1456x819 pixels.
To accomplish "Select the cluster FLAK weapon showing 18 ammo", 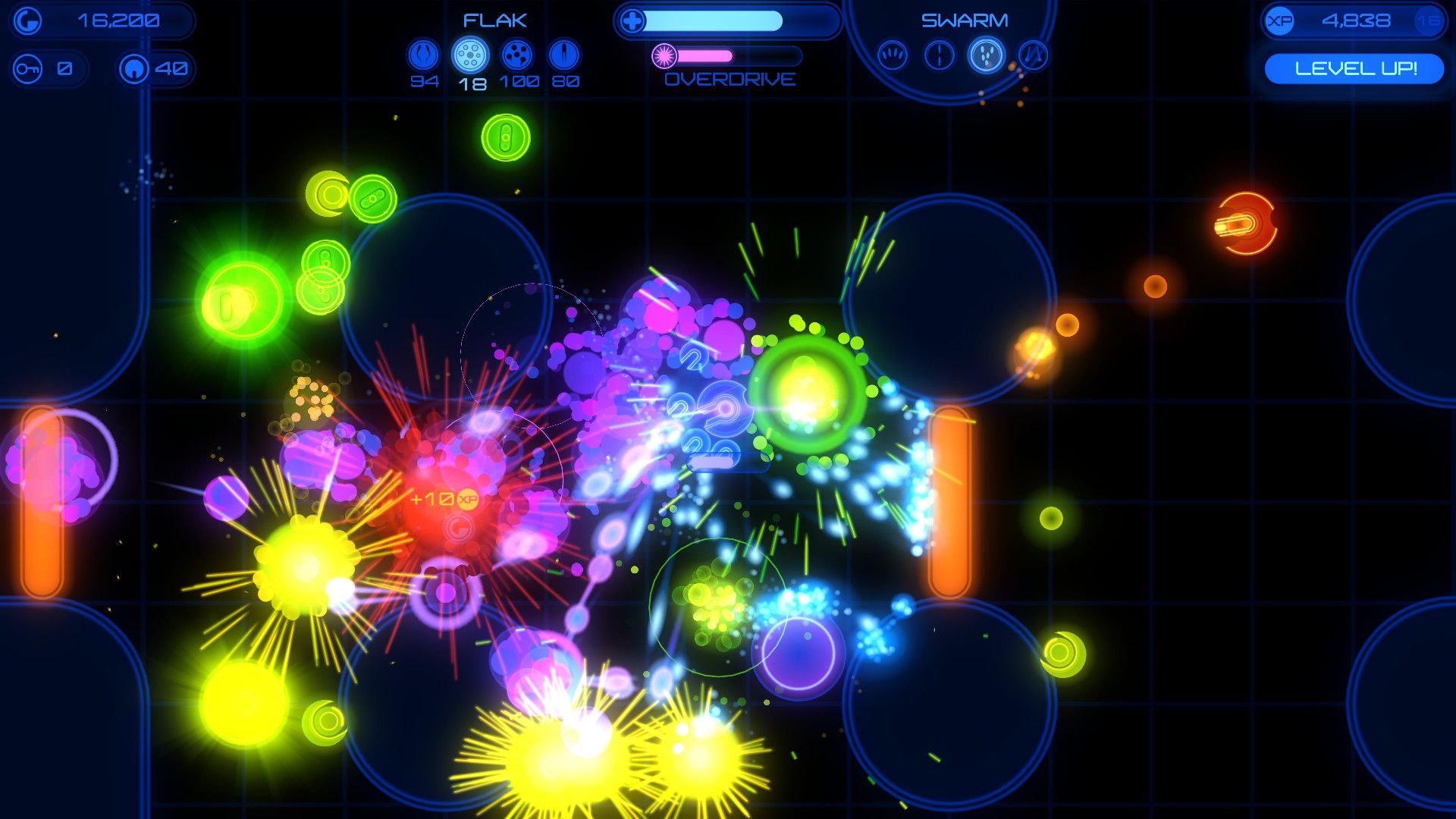I will point(471,53).
